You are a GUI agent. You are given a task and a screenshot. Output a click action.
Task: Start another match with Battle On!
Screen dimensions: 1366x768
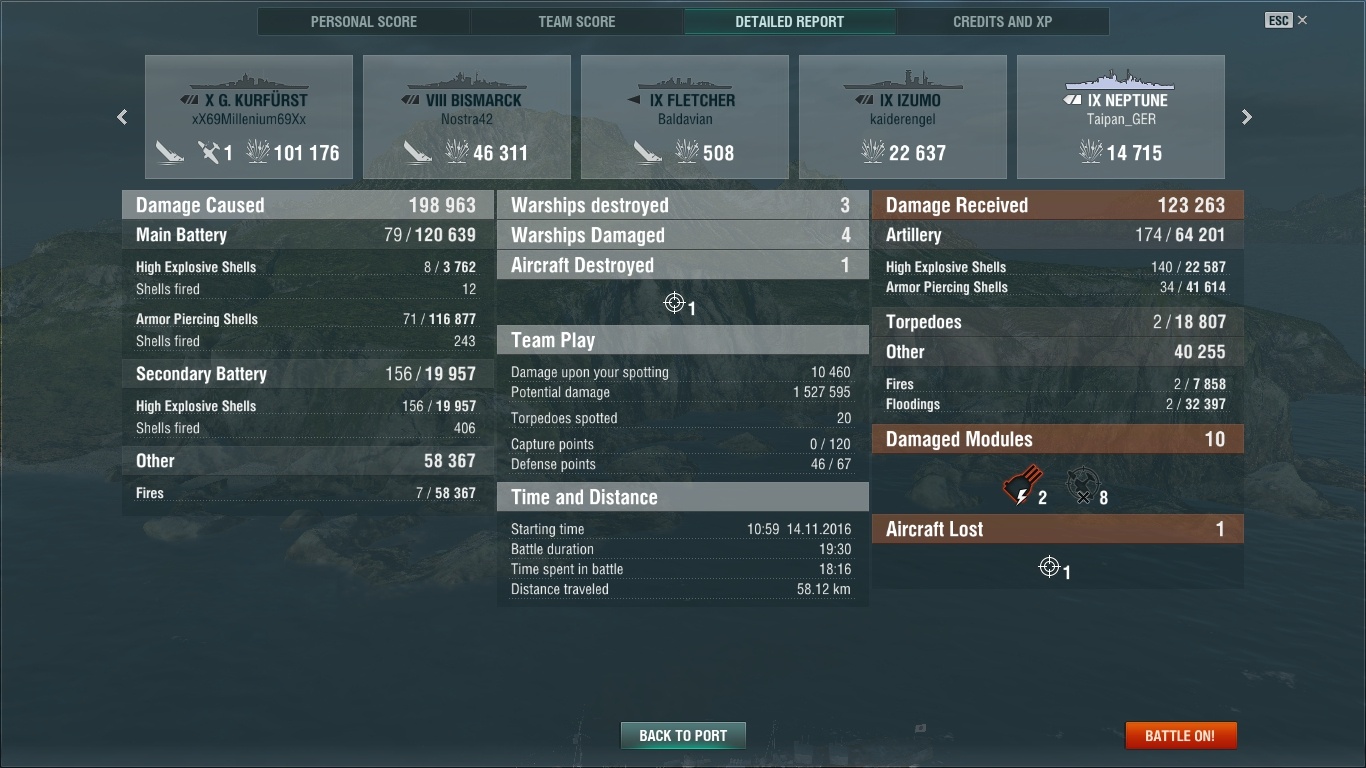point(1181,735)
